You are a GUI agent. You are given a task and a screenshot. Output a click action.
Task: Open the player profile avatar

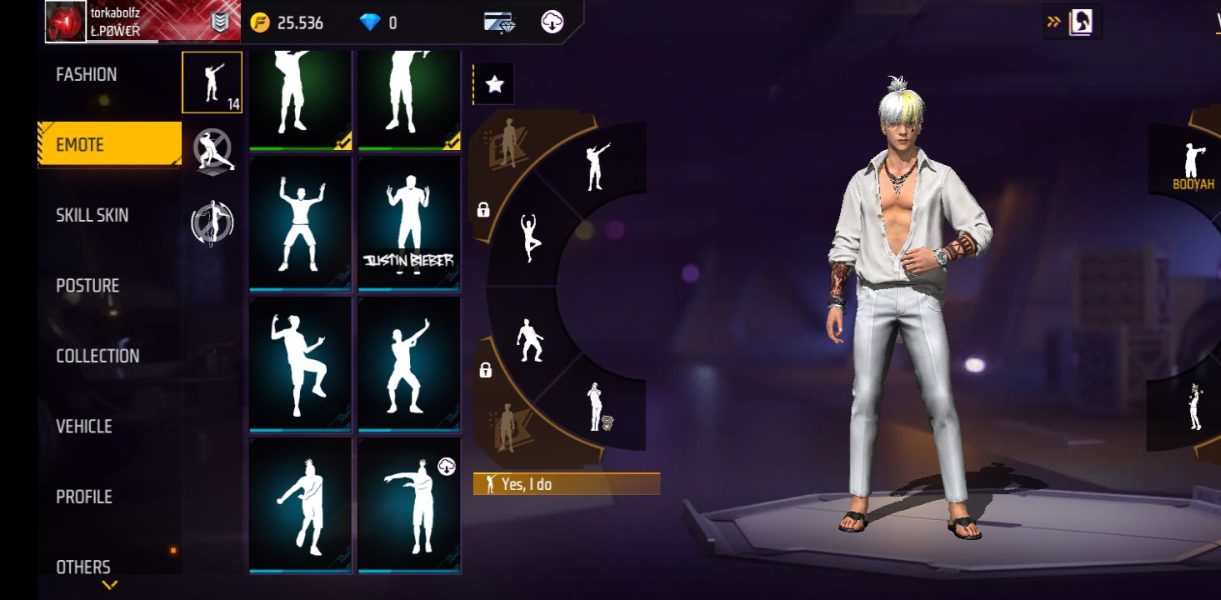tap(66, 22)
